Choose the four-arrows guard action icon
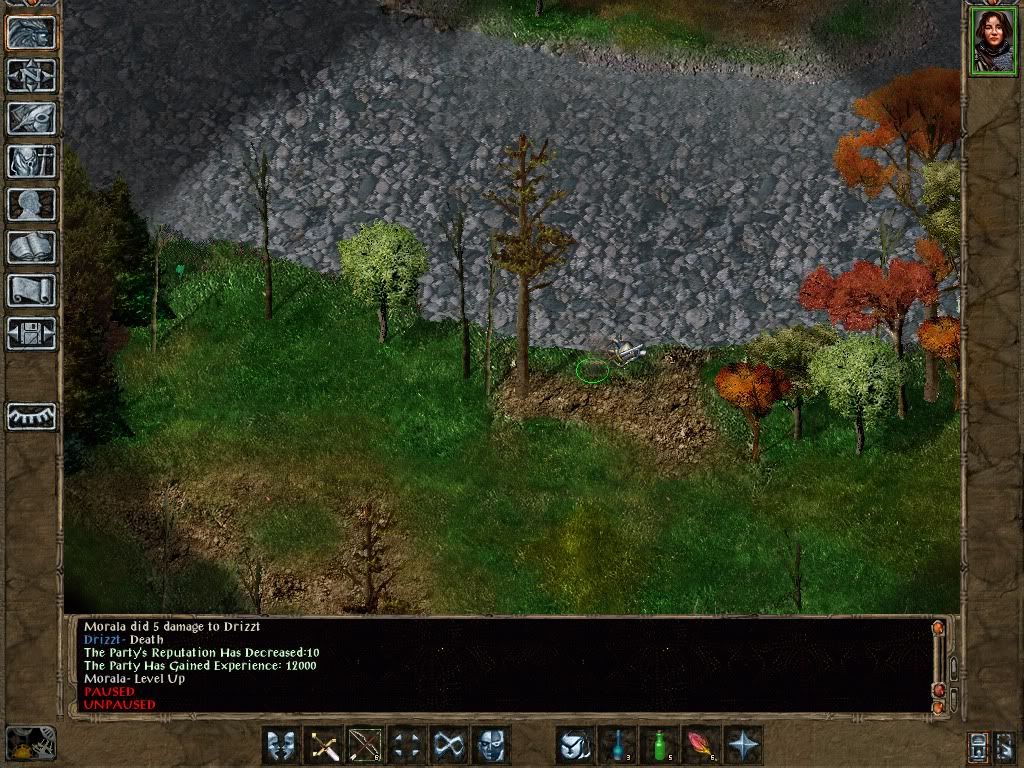The image size is (1024, 768). pyautogui.click(x=408, y=746)
